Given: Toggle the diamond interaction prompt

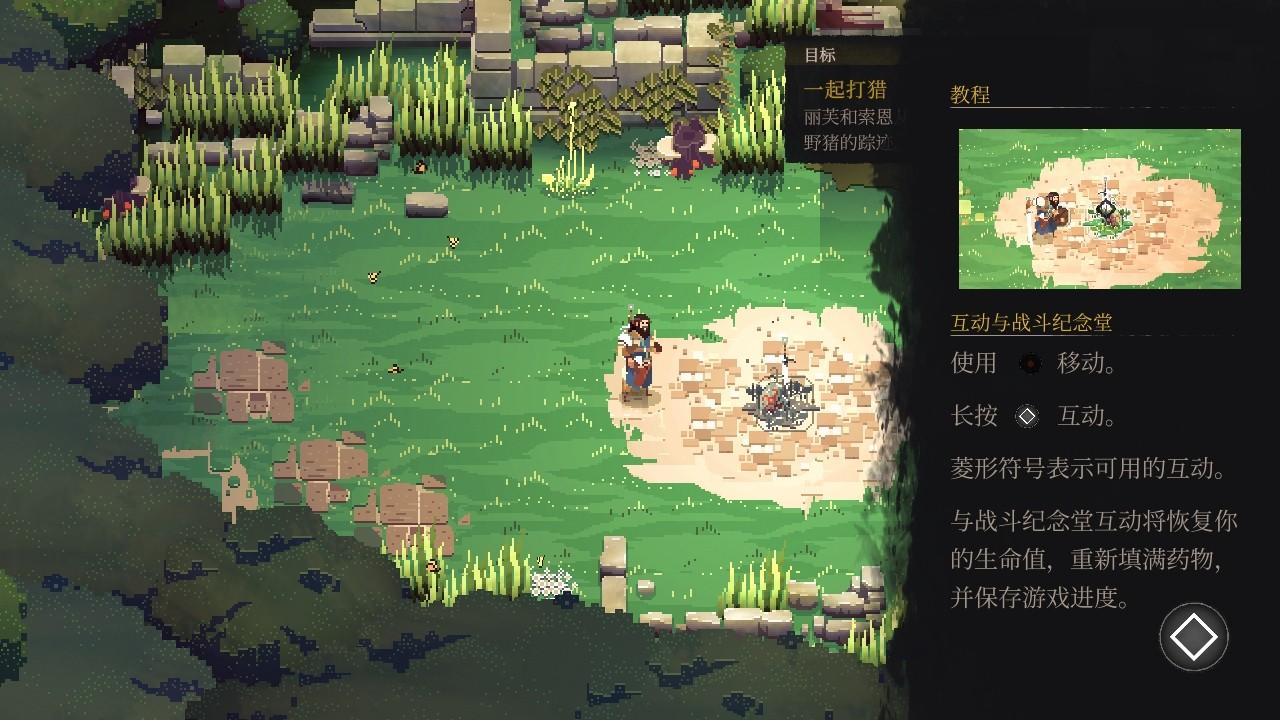Looking at the screenshot, I should pyautogui.click(x=1191, y=637).
